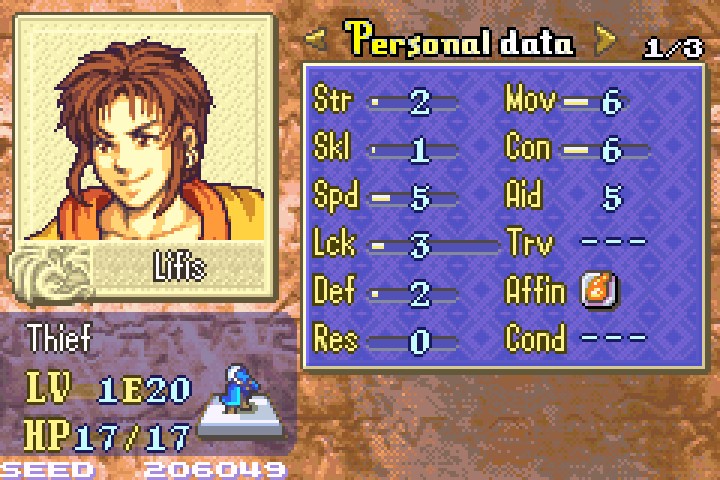The image size is (720, 480).
Task: Select the fire affinity icon
Action: pyautogui.click(x=599, y=290)
